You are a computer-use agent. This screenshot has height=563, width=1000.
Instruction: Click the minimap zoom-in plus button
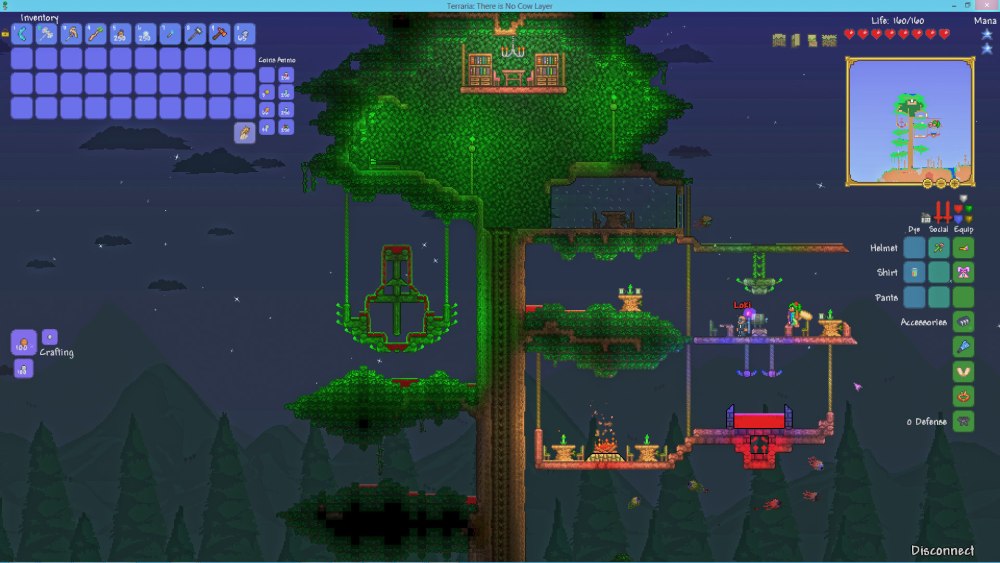954,184
